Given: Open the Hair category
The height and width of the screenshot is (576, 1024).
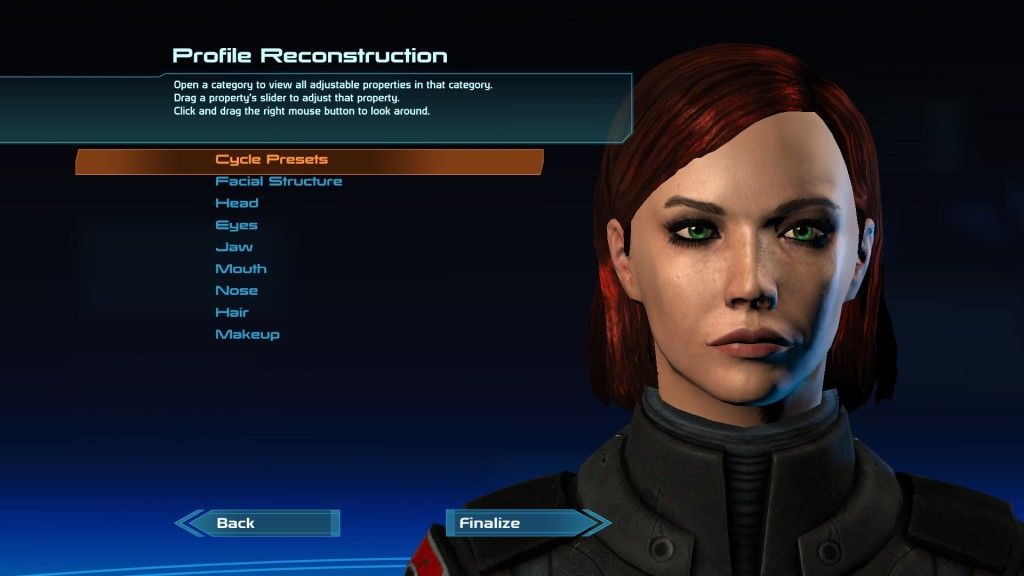Looking at the screenshot, I should click(232, 313).
